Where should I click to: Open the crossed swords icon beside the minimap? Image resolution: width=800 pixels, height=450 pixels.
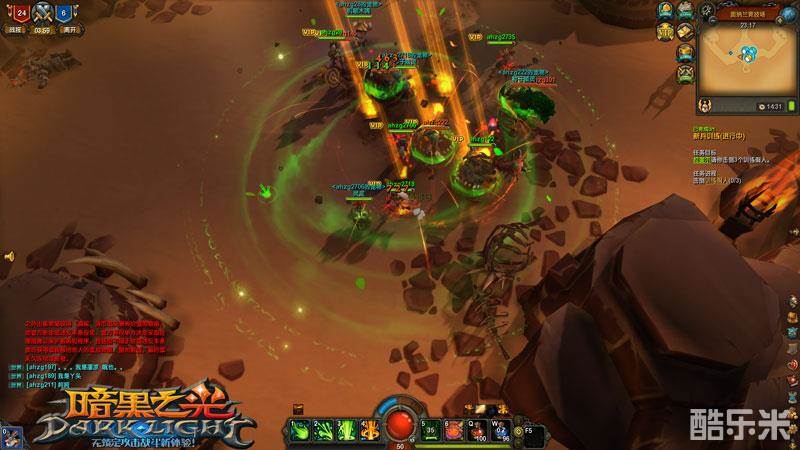(x=685, y=71)
